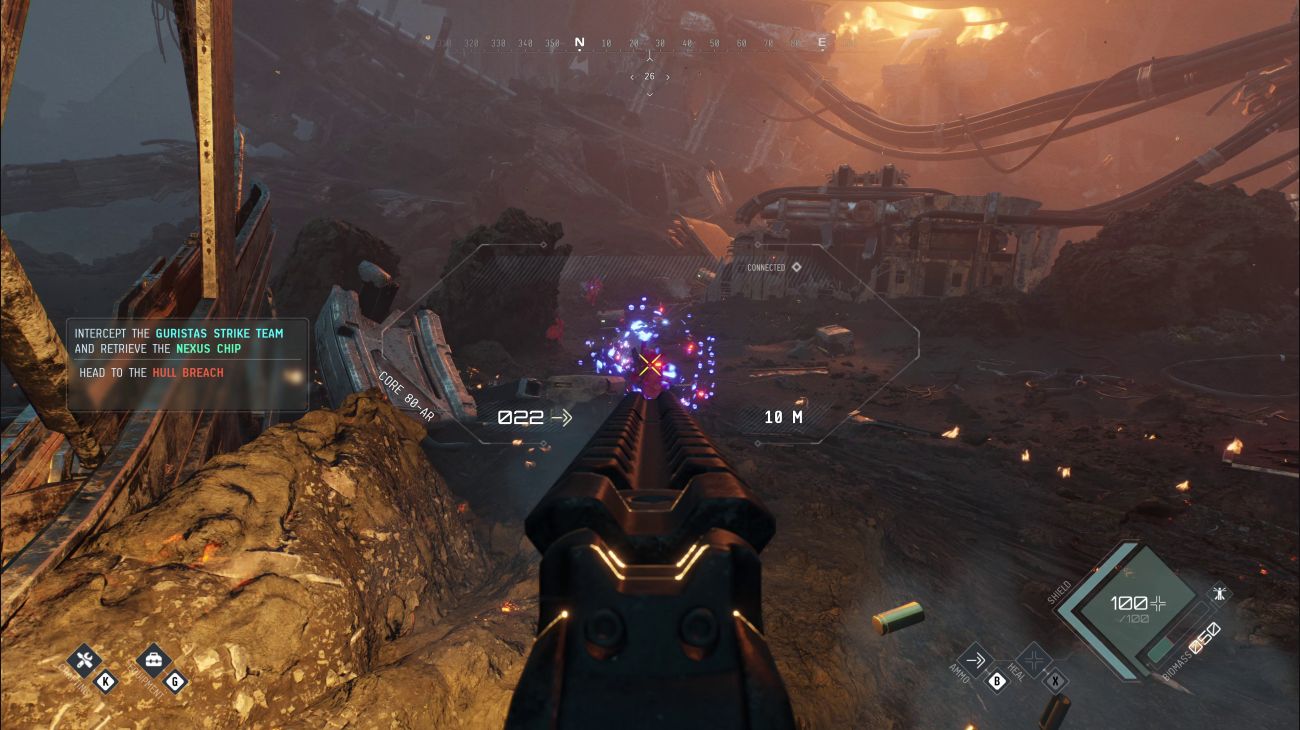The width and height of the screenshot is (1300, 730).
Task: Open the Equipment toolbox icon
Action: coord(153,660)
